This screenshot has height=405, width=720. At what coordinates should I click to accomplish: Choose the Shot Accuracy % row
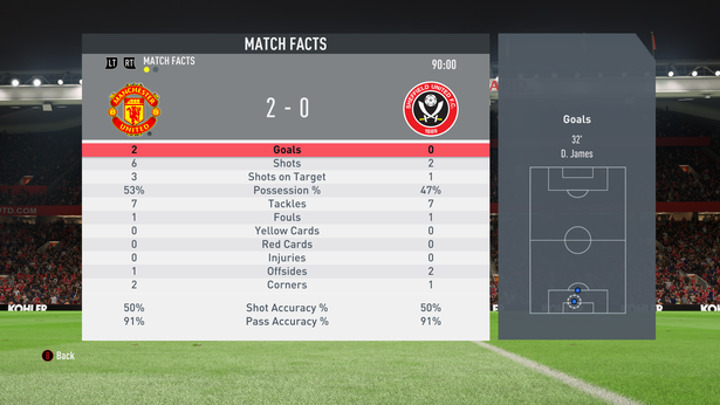286,308
